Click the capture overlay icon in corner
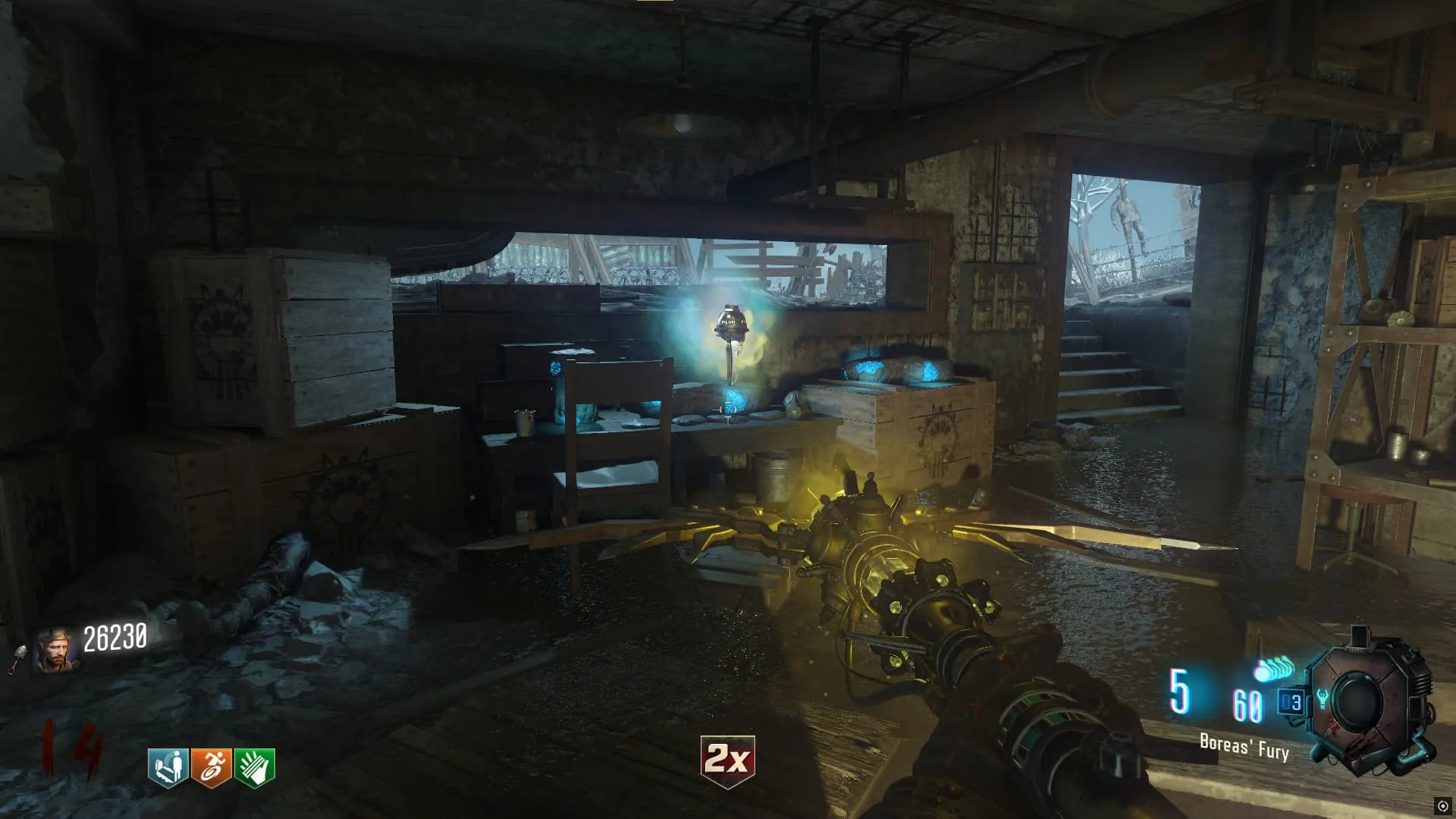 point(1442,806)
